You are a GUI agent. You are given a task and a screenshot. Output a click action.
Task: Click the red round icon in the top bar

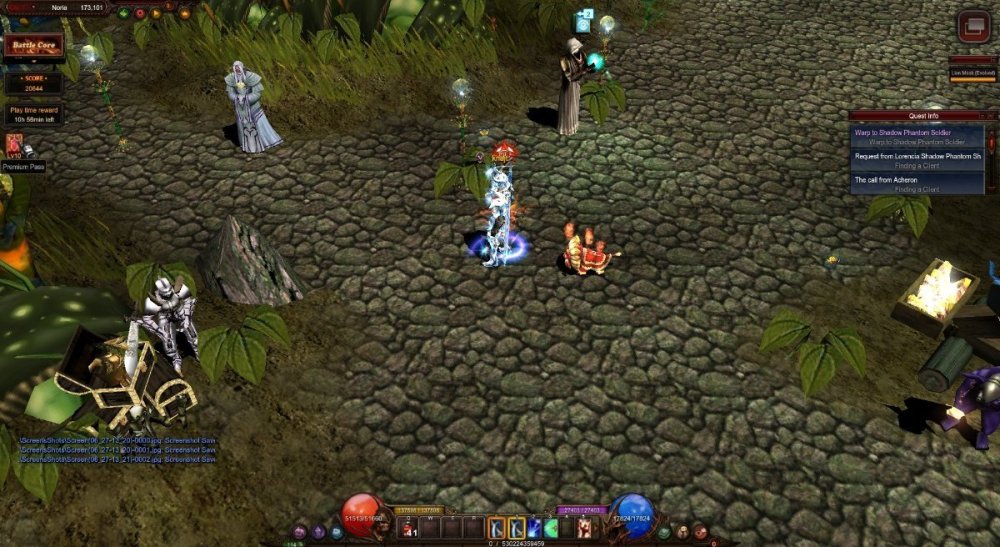coord(139,13)
